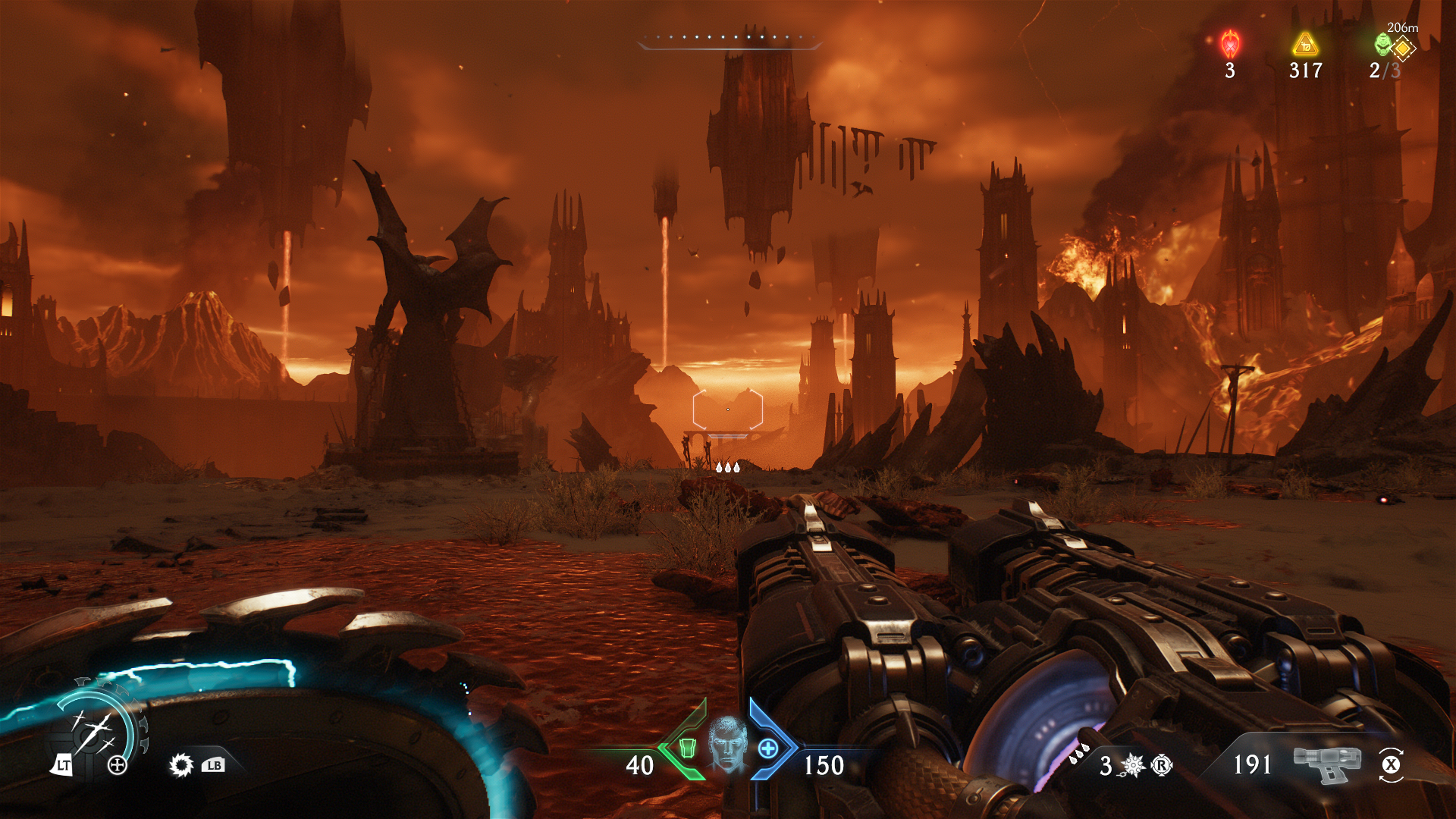Viewport: 1456px width, 819px height.
Task: Select the green armor icon
Action: [x=687, y=748]
